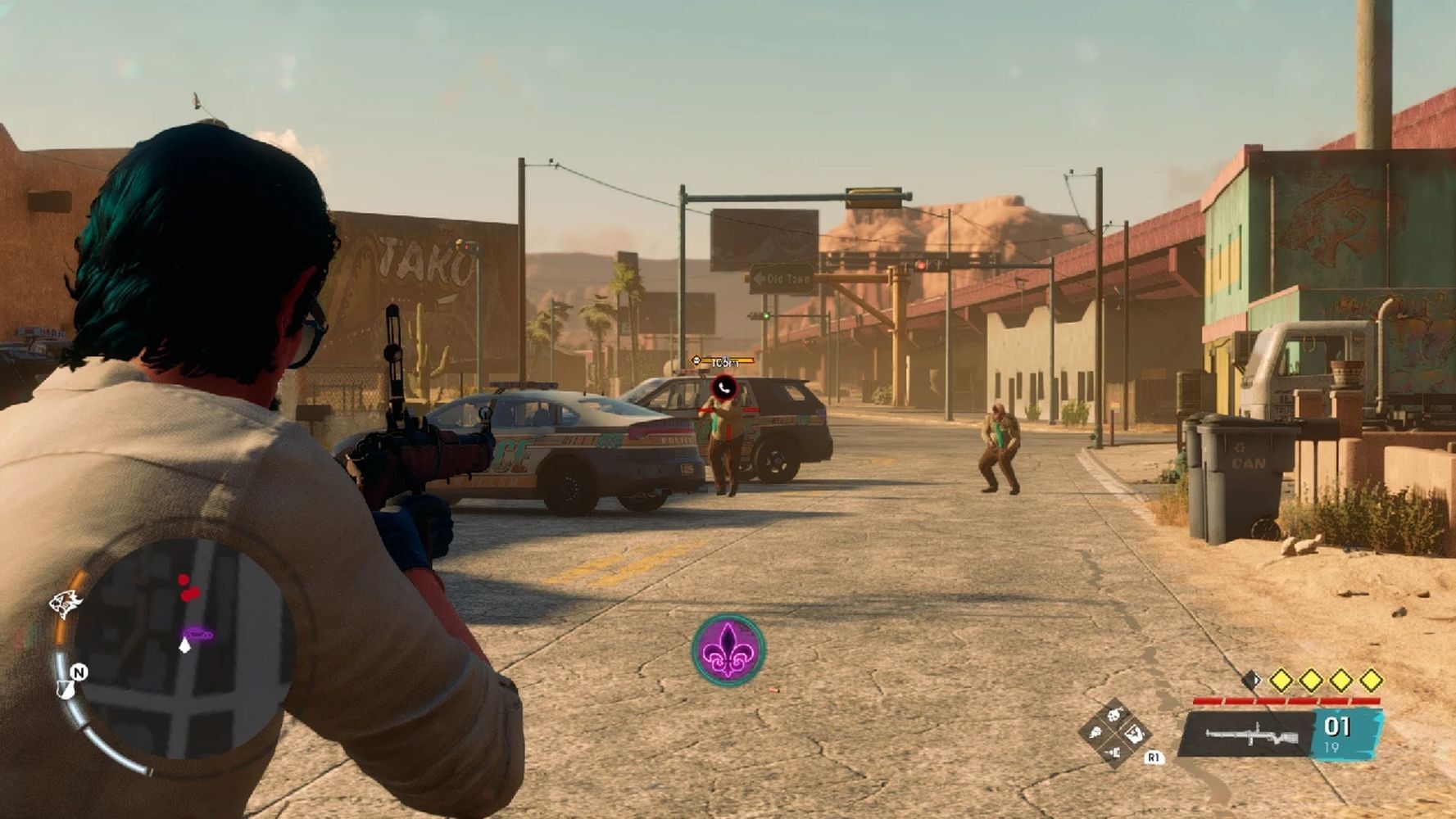The height and width of the screenshot is (819, 1456).
Task: Click the panther notoriety icon beside minimap
Action: [x=66, y=605]
